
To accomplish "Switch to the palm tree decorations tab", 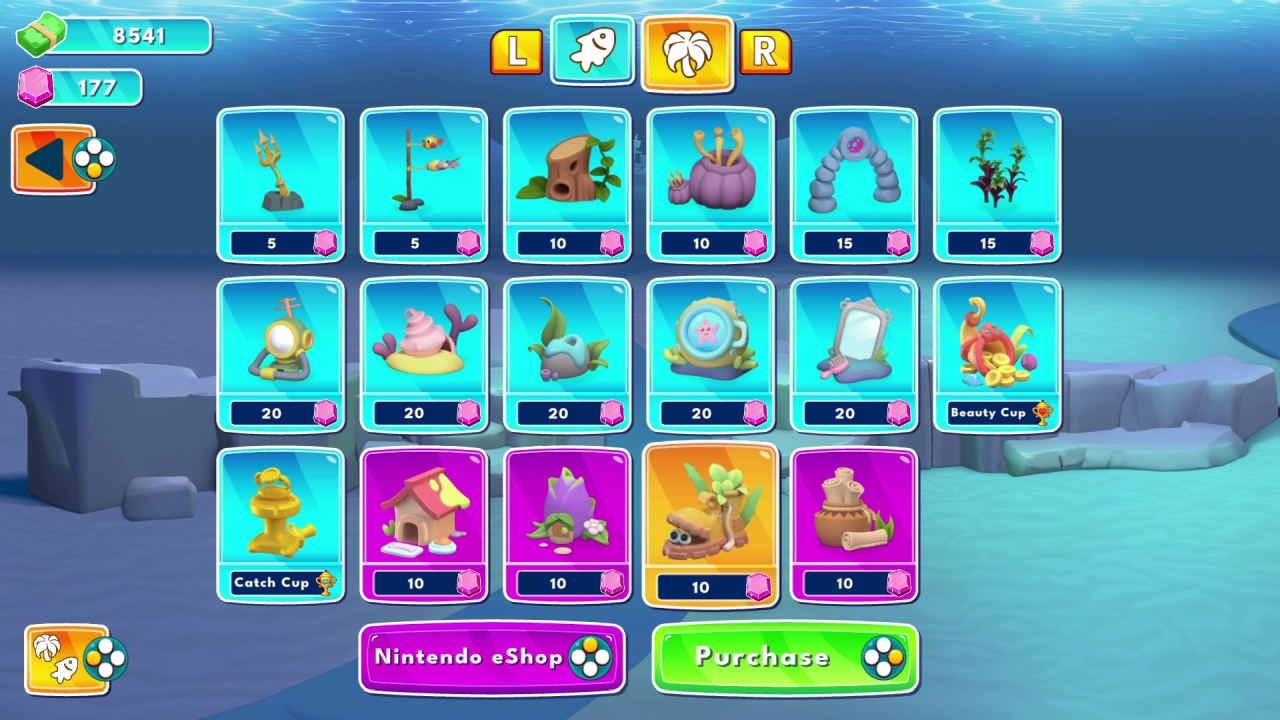I will [x=686, y=52].
